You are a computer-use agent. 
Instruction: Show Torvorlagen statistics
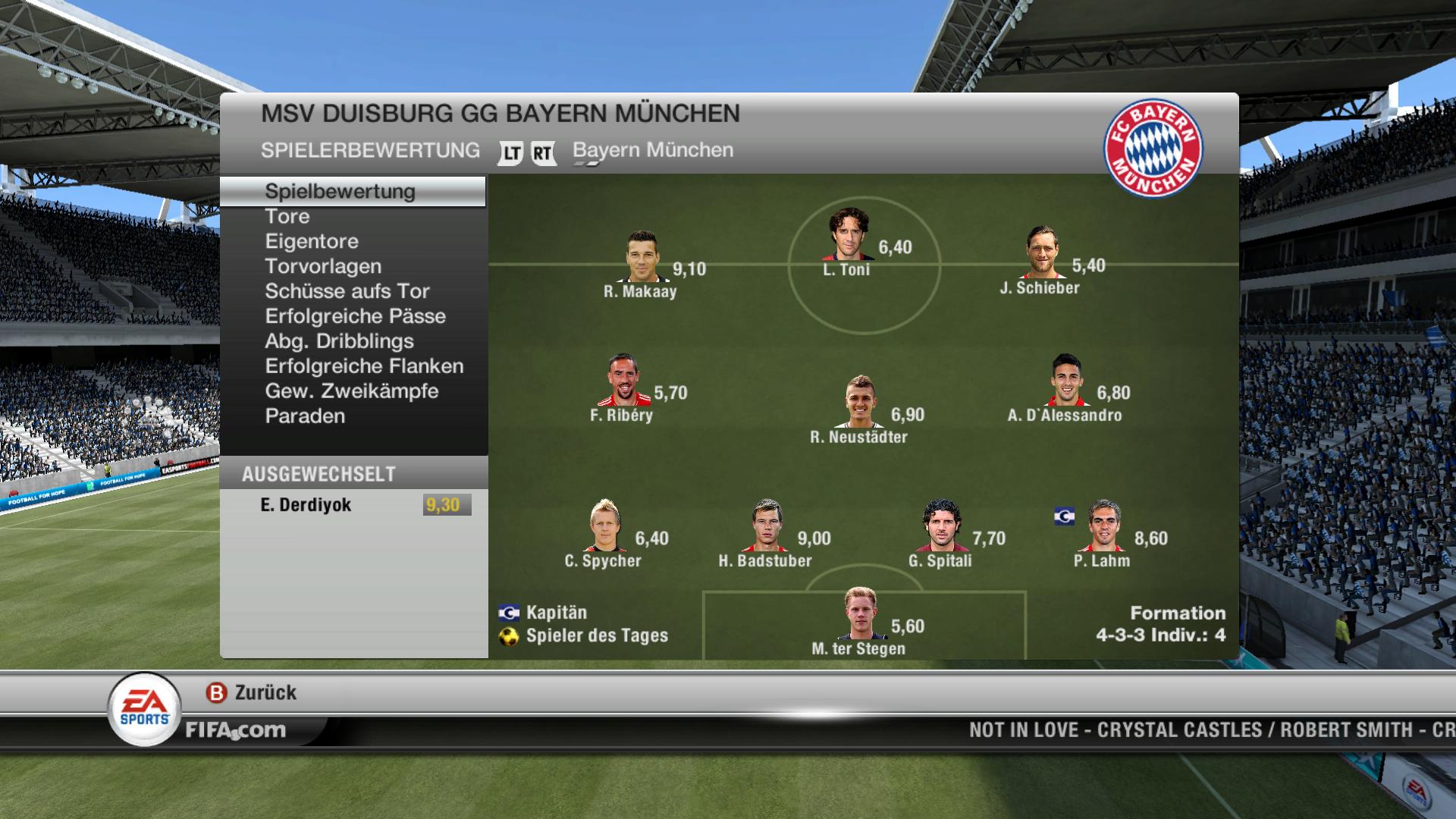pos(323,267)
